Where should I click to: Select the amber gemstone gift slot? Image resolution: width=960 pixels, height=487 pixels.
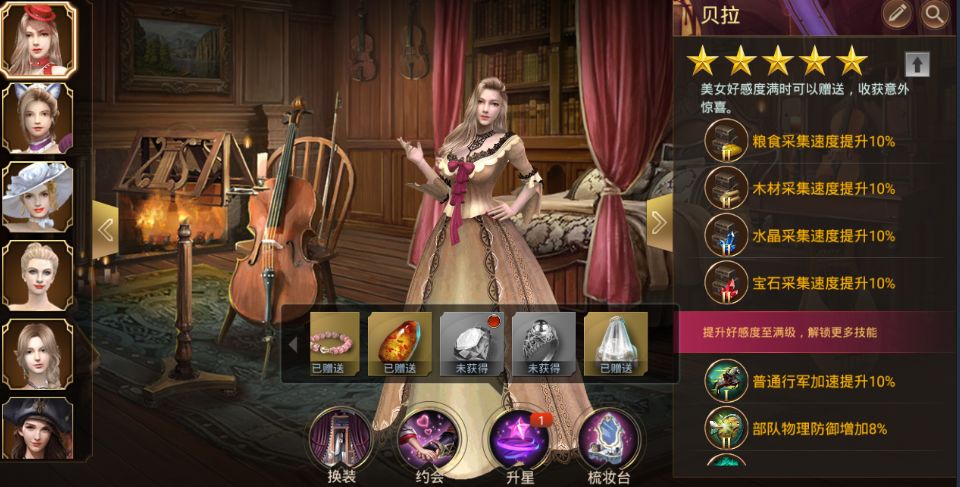click(400, 340)
